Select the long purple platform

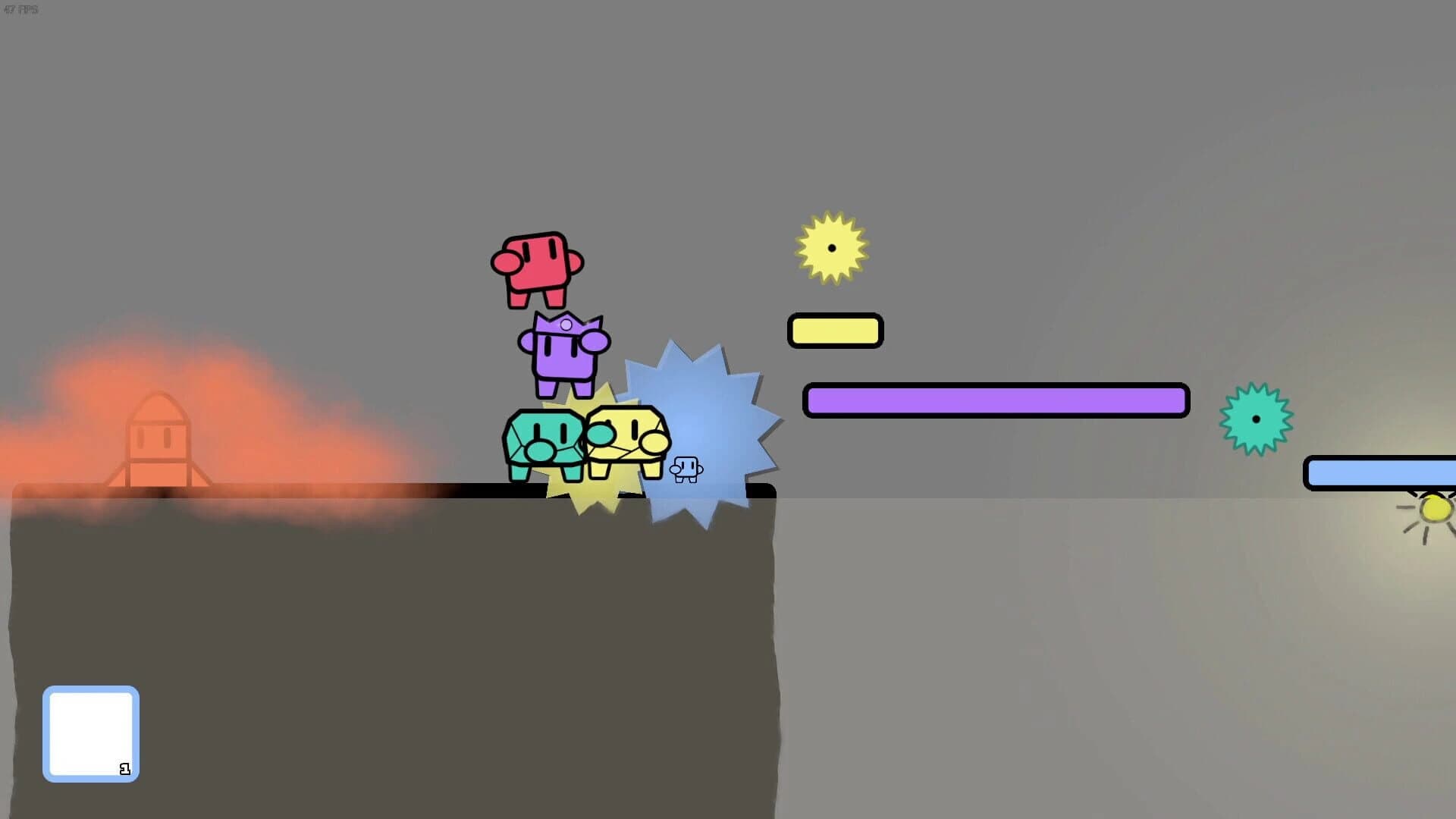[x=996, y=400]
